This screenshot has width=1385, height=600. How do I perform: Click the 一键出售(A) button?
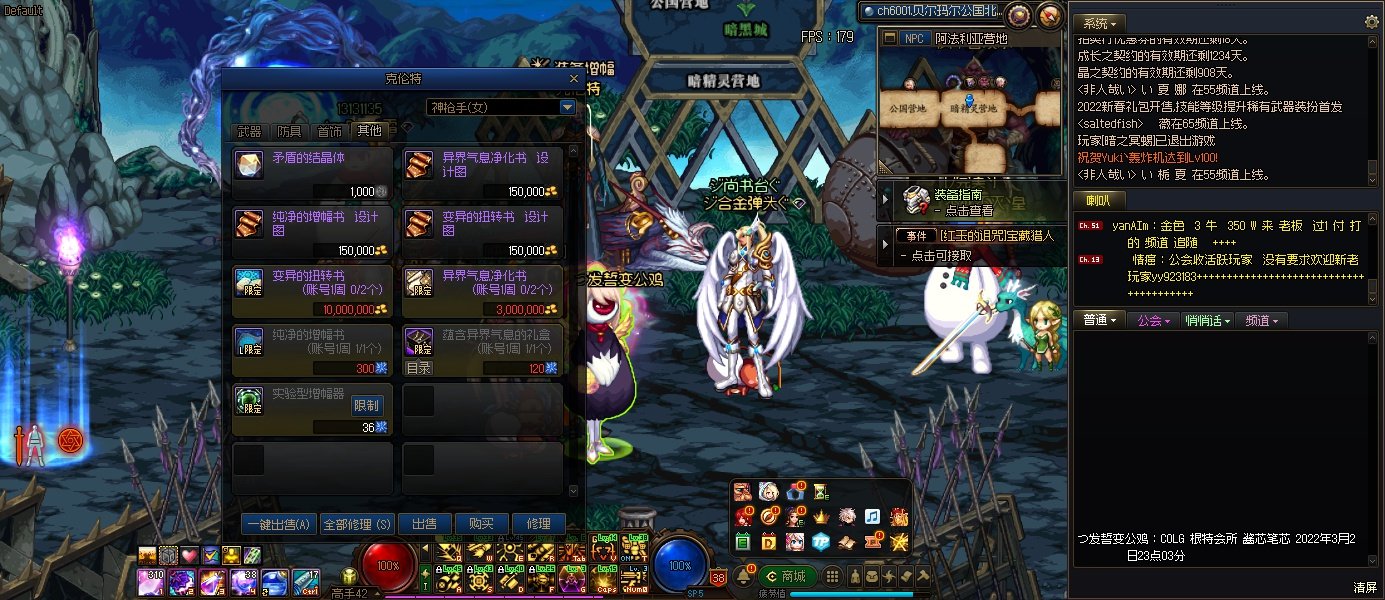point(279,524)
